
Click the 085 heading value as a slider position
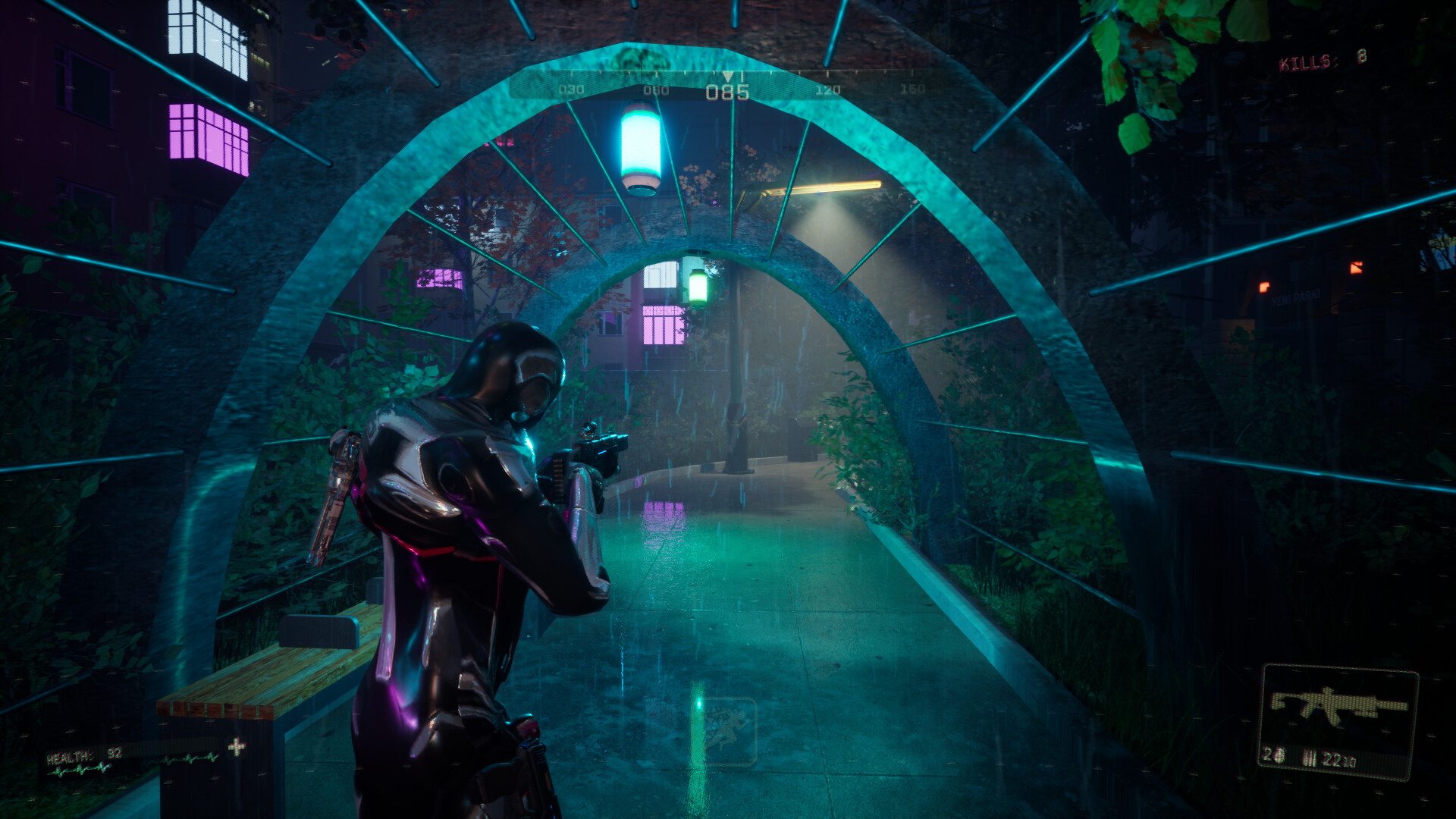(726, 93)
